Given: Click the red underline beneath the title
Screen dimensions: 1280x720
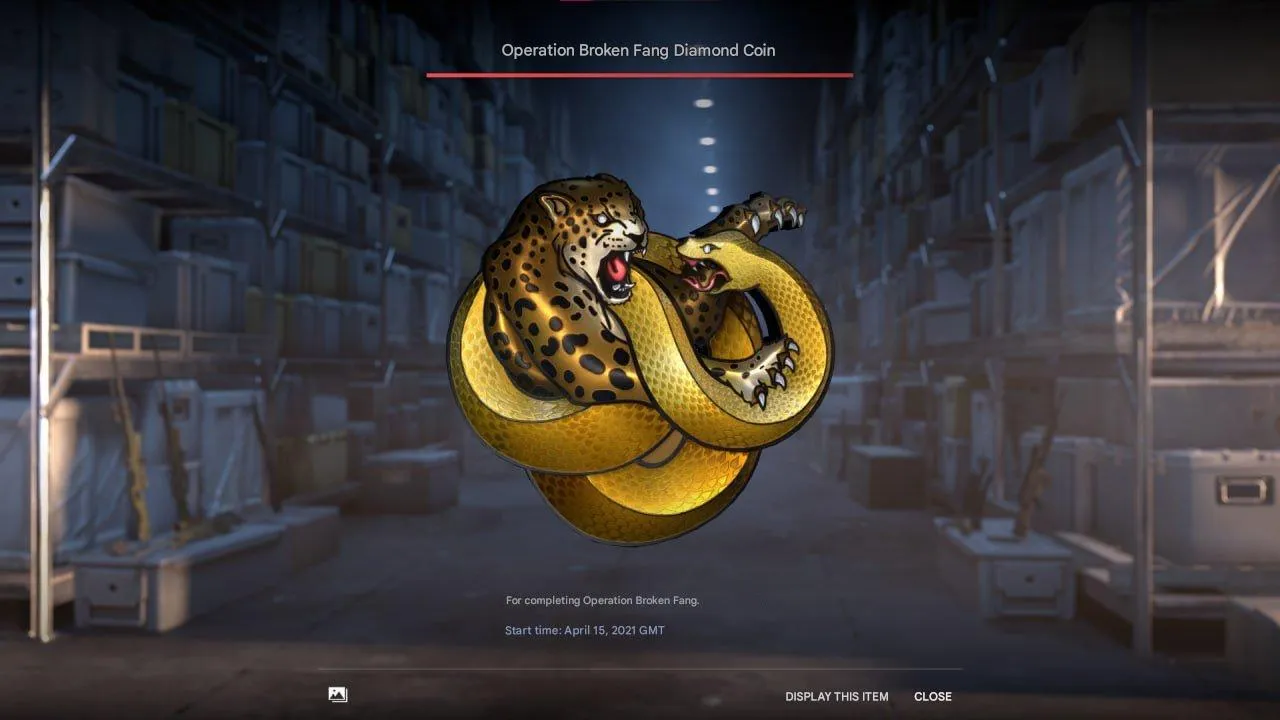Looking at the screenshot, I should tap(639, 75).
